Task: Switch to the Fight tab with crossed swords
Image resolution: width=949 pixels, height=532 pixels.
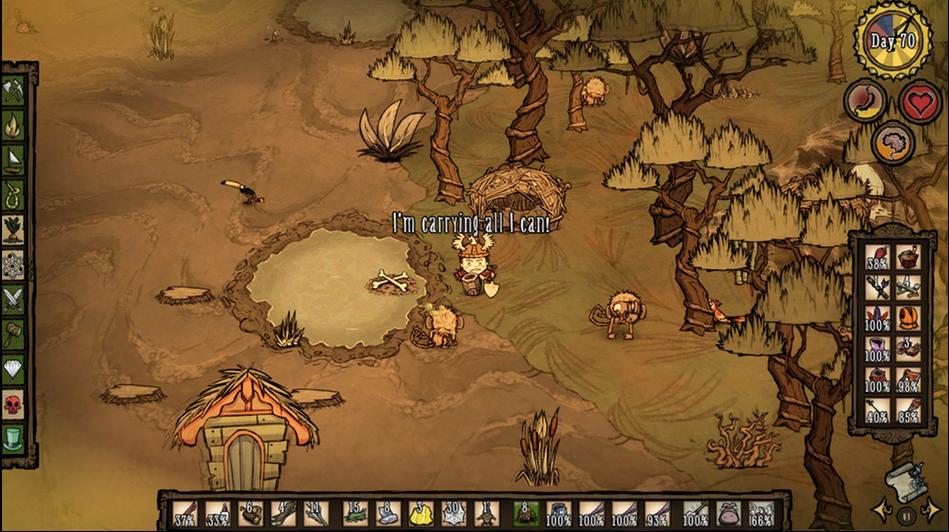Action: tap(13, 299)
